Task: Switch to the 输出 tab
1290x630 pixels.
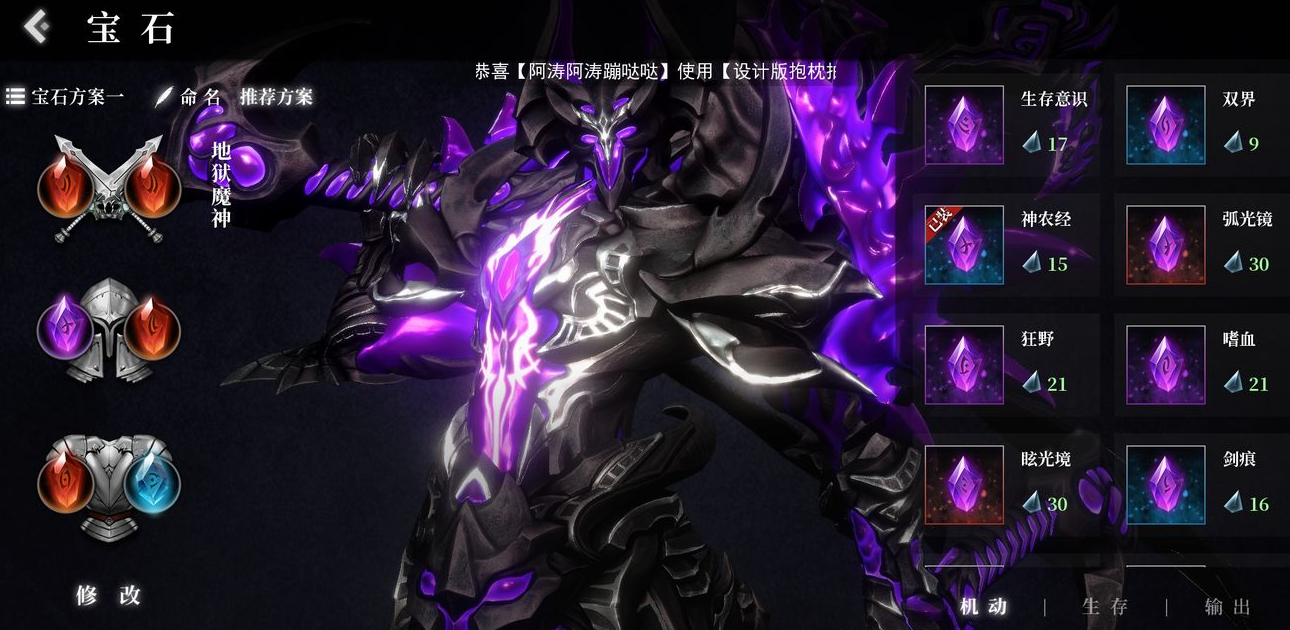Action: 1228,606
